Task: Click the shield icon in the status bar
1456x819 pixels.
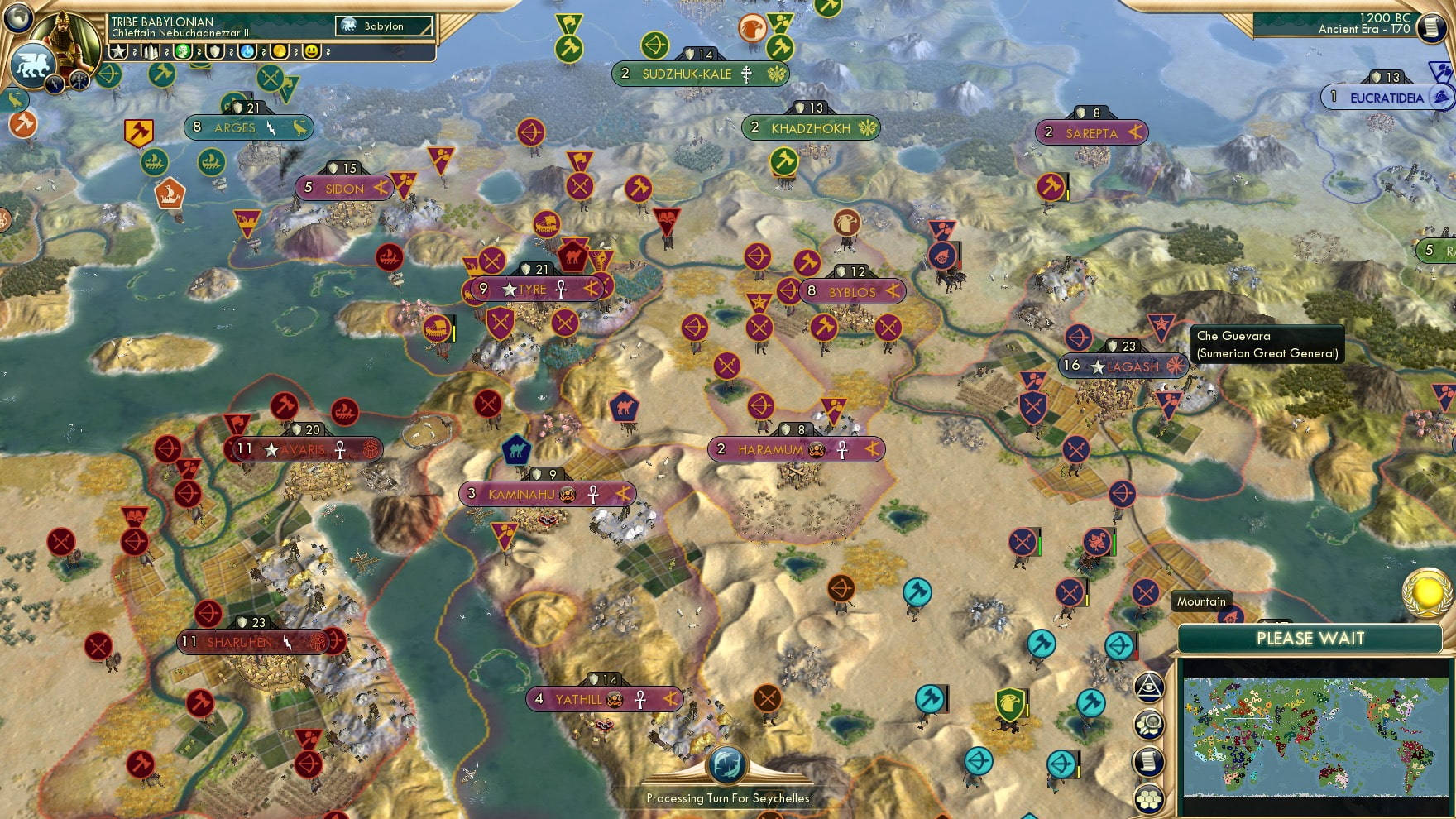Action: pyautogui.click(x=215, y=53)
